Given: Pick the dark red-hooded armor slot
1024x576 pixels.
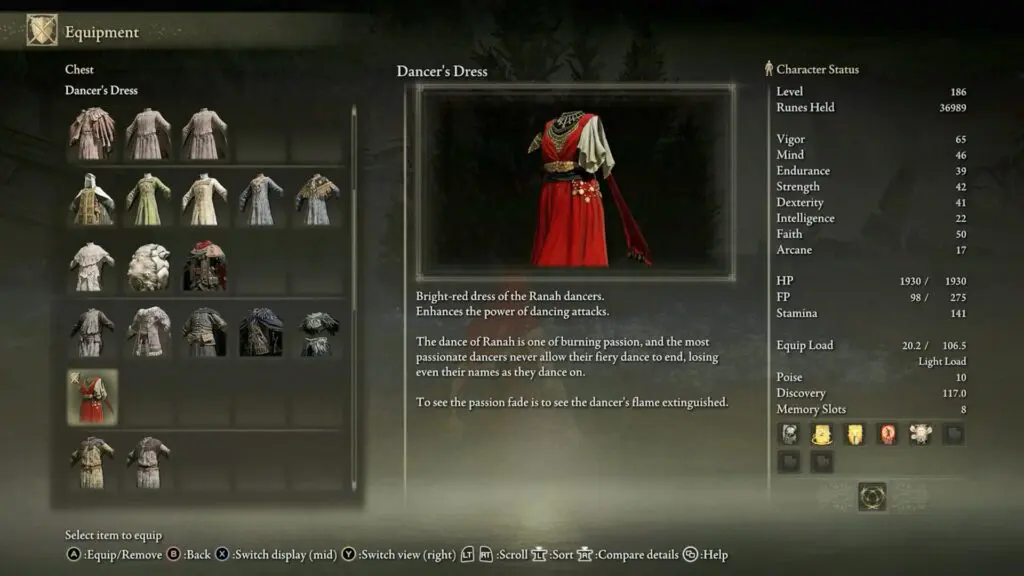Looking at the screenshot, I should 204,266.
